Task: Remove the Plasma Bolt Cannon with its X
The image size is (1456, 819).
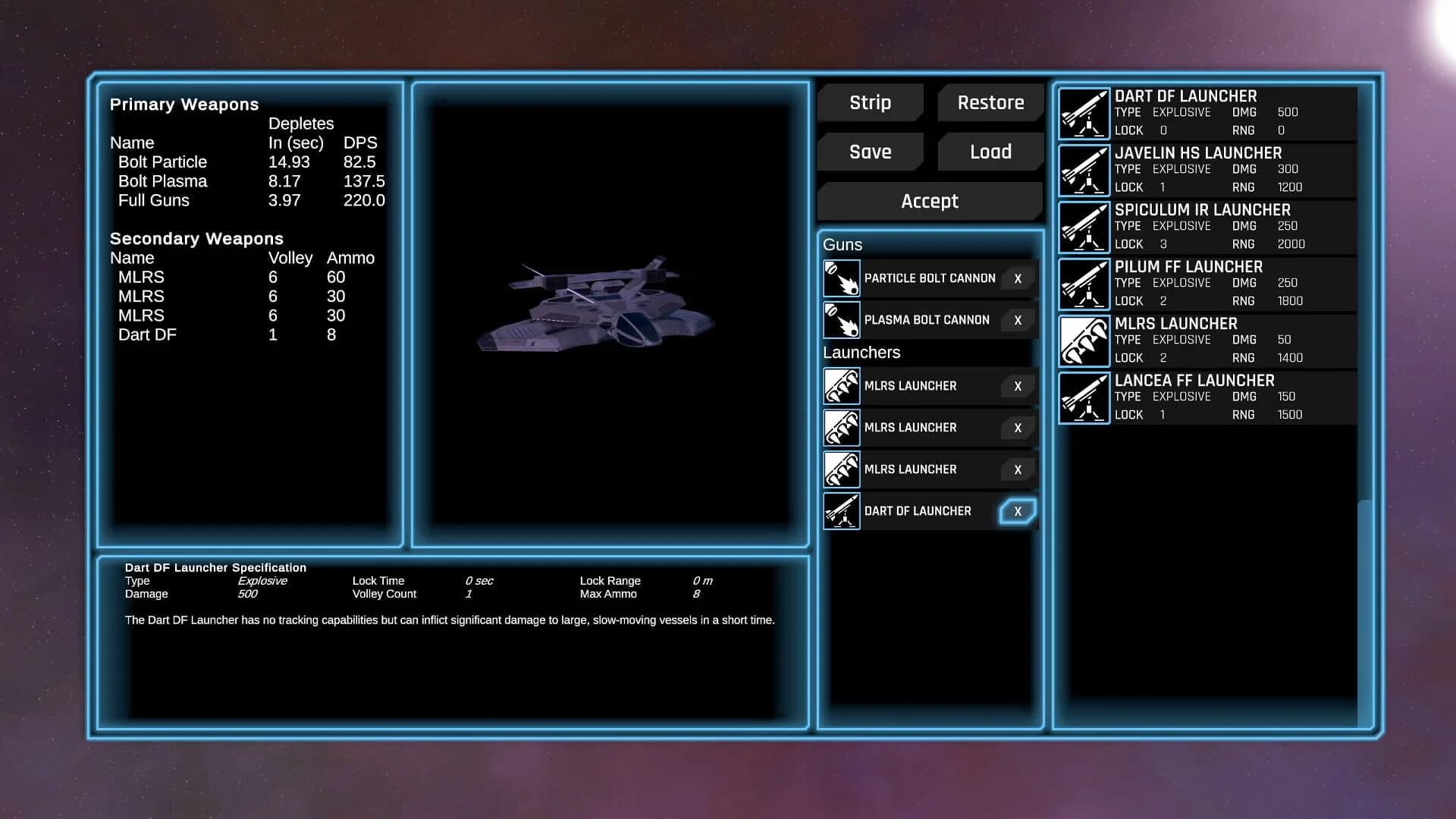Action: 1018,319
